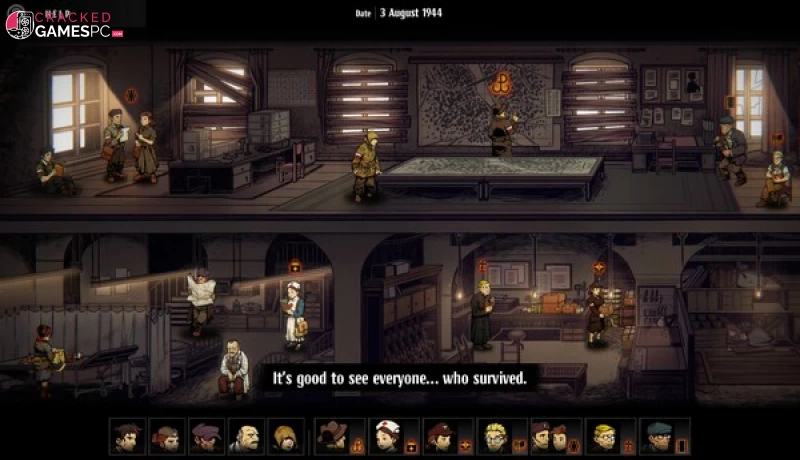Choose the wide-brim hat man portrait
Image resolution: width=800 pixels, height=460 pixels.
click(331, 436)
